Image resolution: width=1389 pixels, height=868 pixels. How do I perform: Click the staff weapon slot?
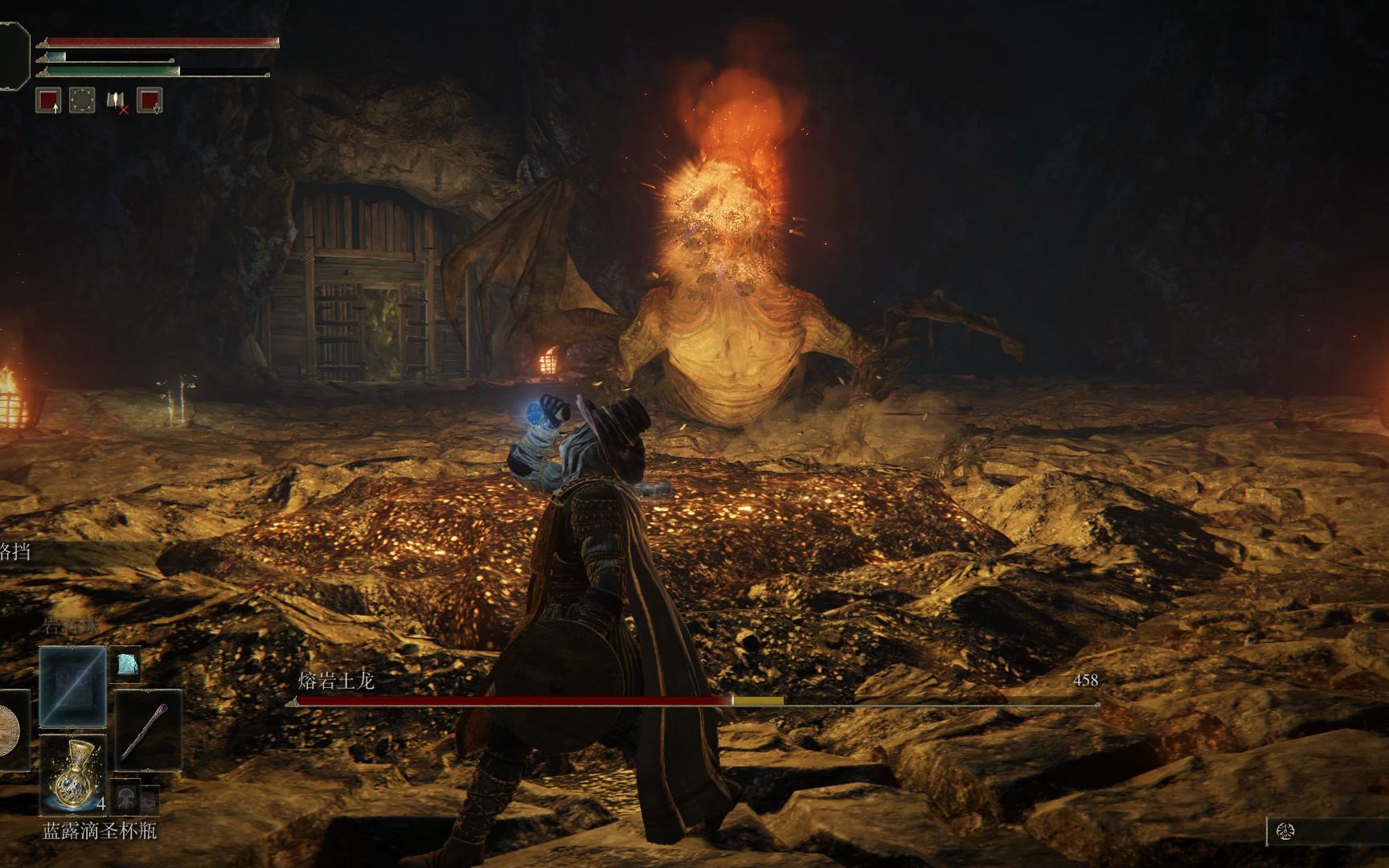point(149,731)
